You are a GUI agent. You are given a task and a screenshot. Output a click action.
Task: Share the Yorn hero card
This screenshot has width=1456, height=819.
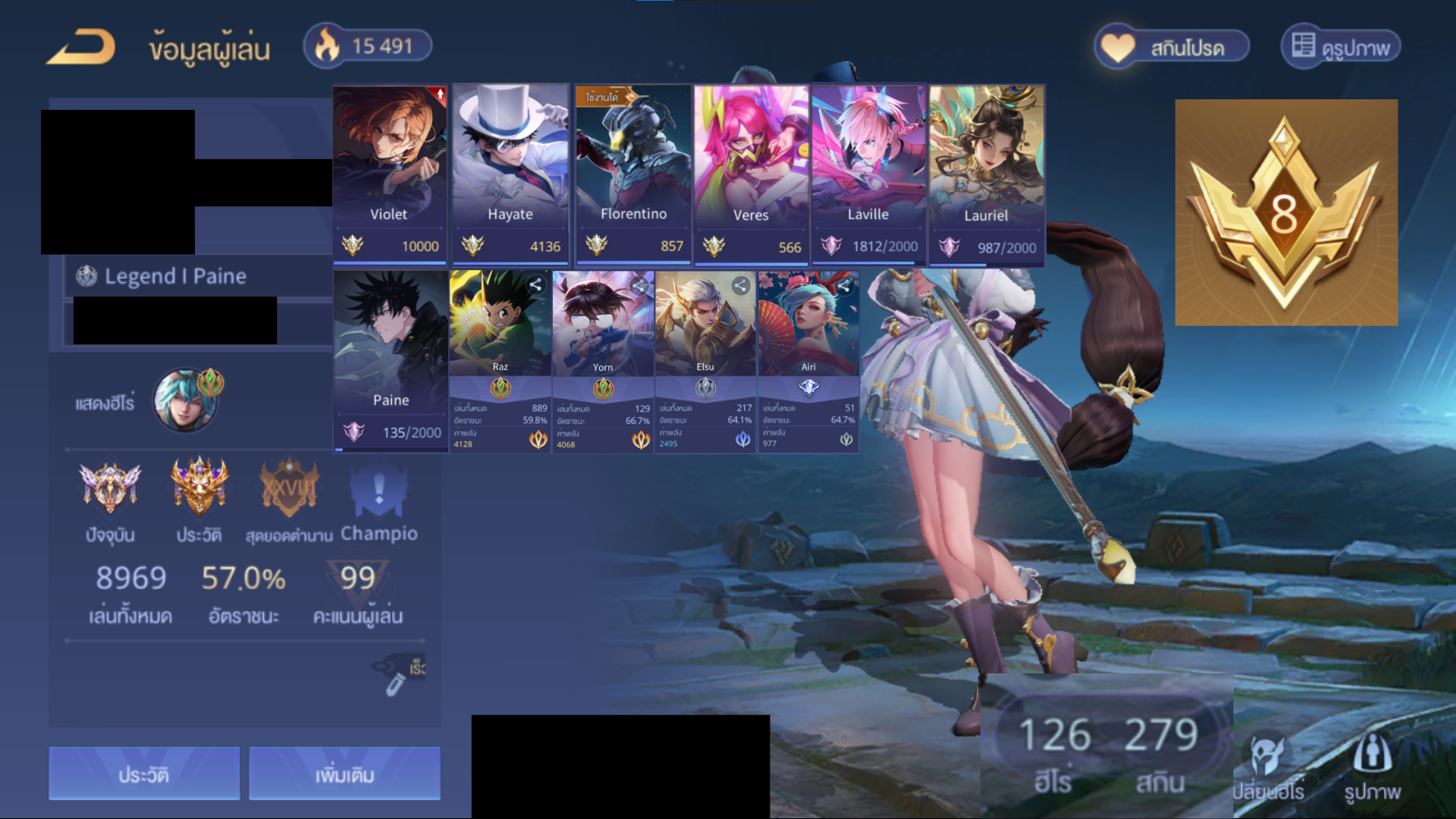coord(639,285)
